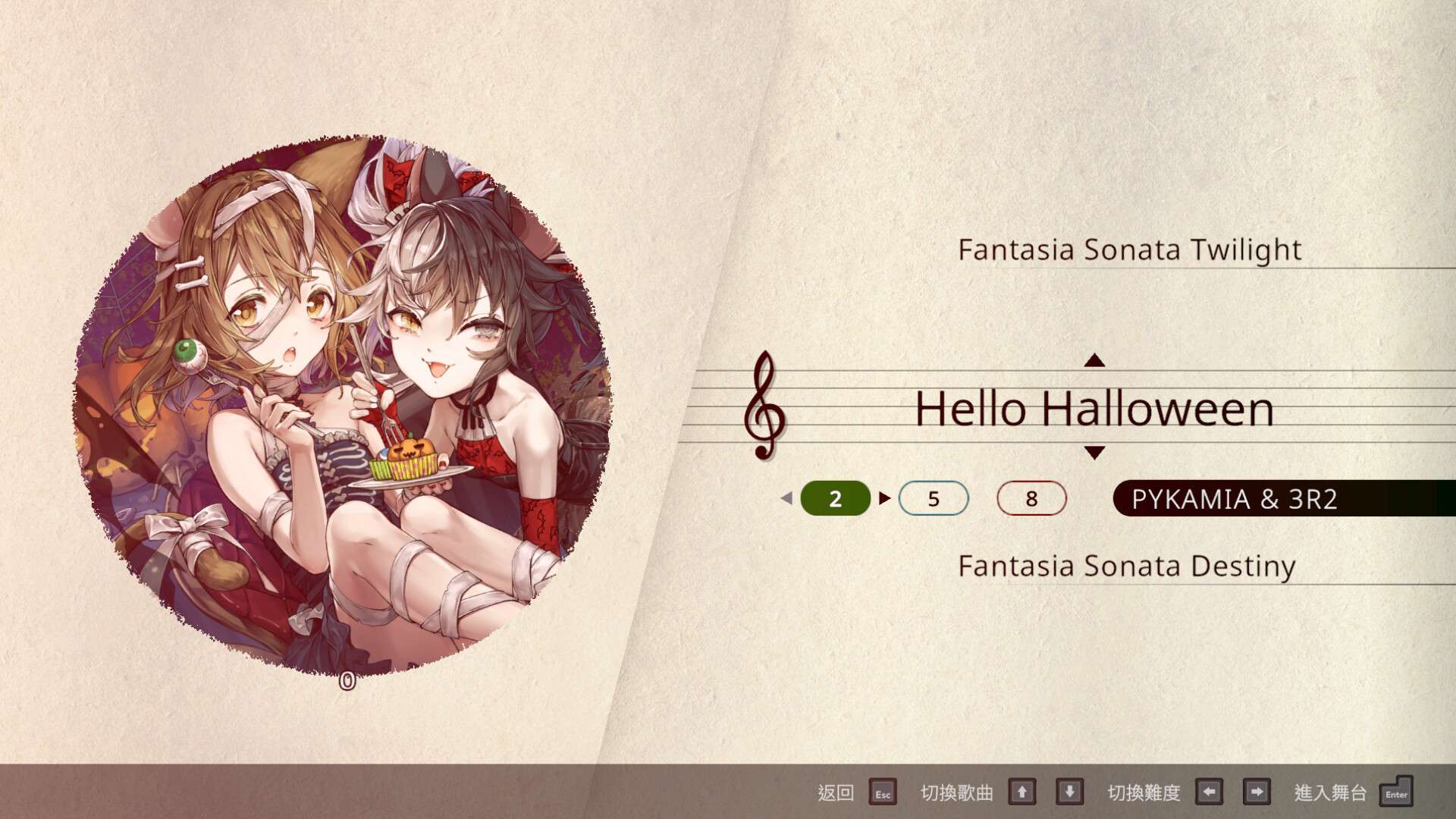Select the song Fantasia Sonata Destiny
The width and height of the screenshot is (1456, 819).
(x=1128, y=566)
